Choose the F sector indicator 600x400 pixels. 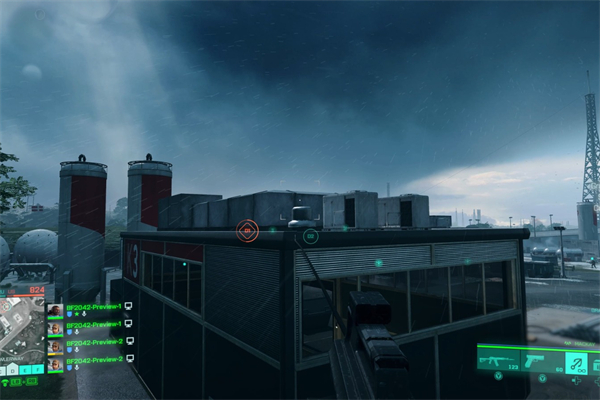click(39, 370)
